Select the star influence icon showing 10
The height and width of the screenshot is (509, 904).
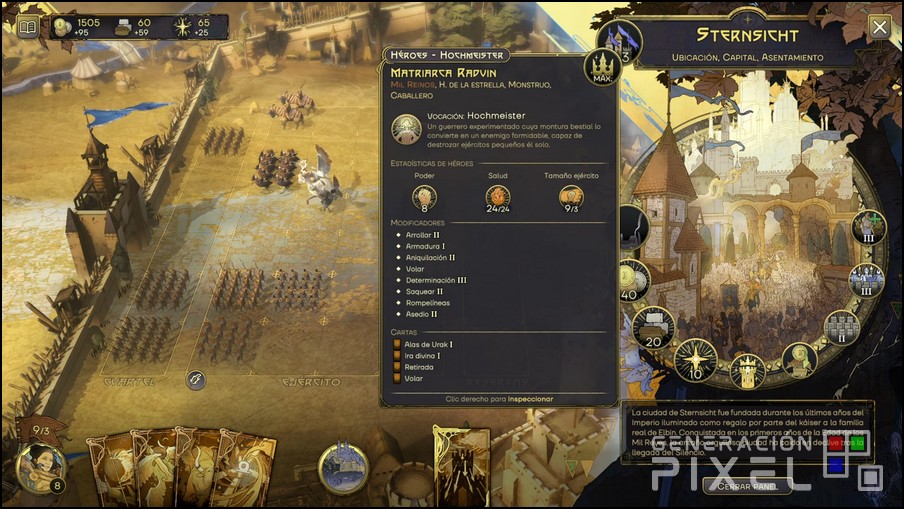695,360
